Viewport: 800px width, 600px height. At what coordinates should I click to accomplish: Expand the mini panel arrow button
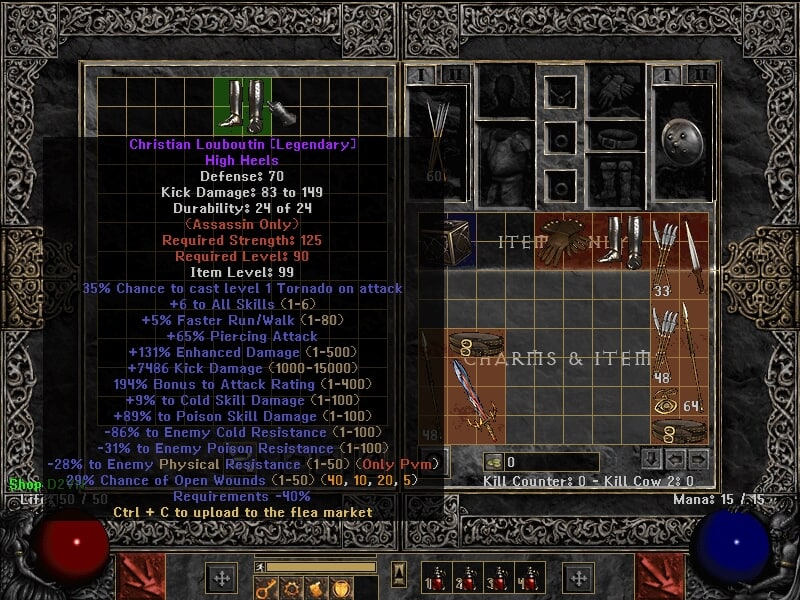click(x=400, y=575)
